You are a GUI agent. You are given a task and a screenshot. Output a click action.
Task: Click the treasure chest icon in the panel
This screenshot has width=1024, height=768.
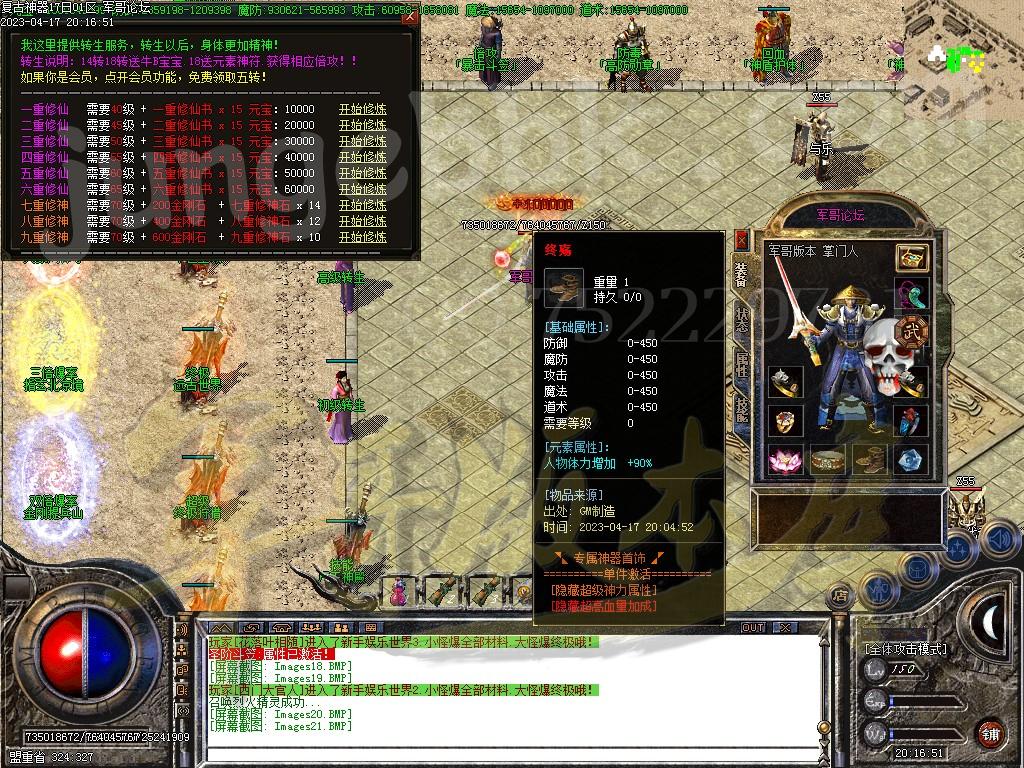(x=910, y=257)
